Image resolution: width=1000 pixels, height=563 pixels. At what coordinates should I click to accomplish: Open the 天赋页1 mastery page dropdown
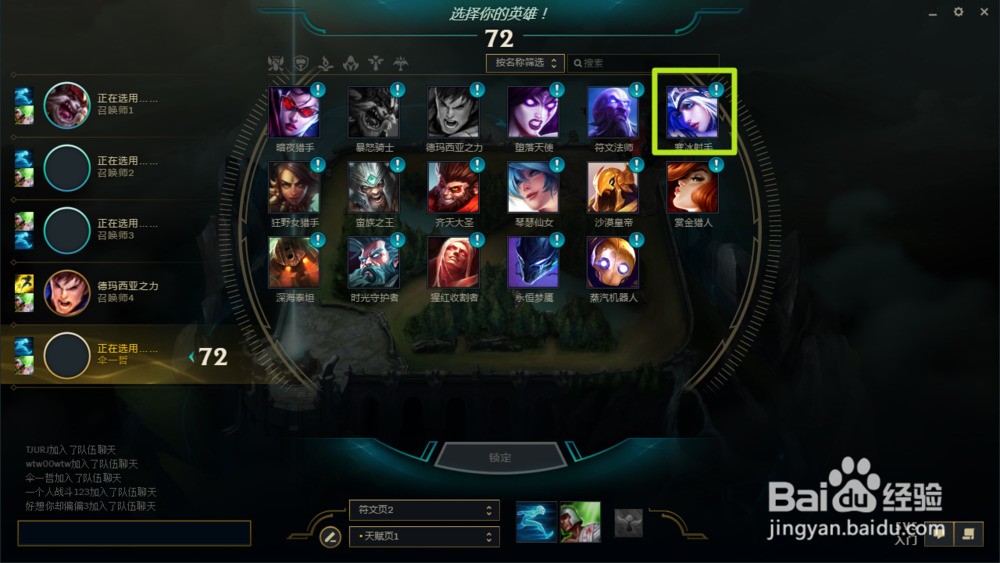click(x=423, y=537)
